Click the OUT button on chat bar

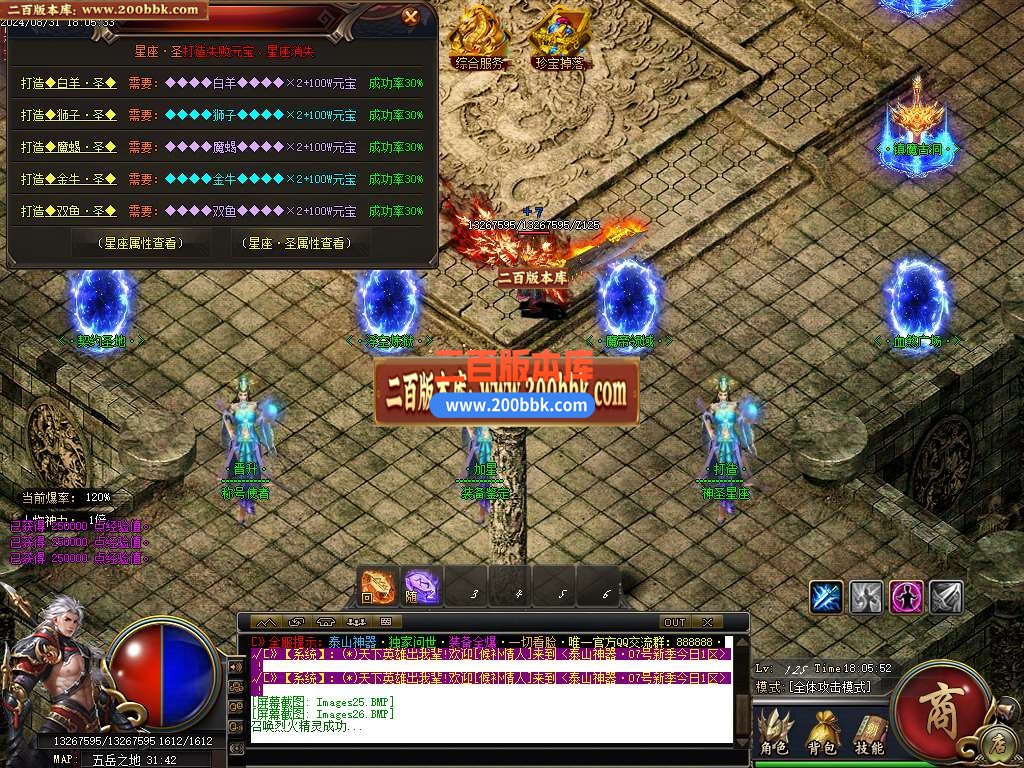click(x=675, y=622)
